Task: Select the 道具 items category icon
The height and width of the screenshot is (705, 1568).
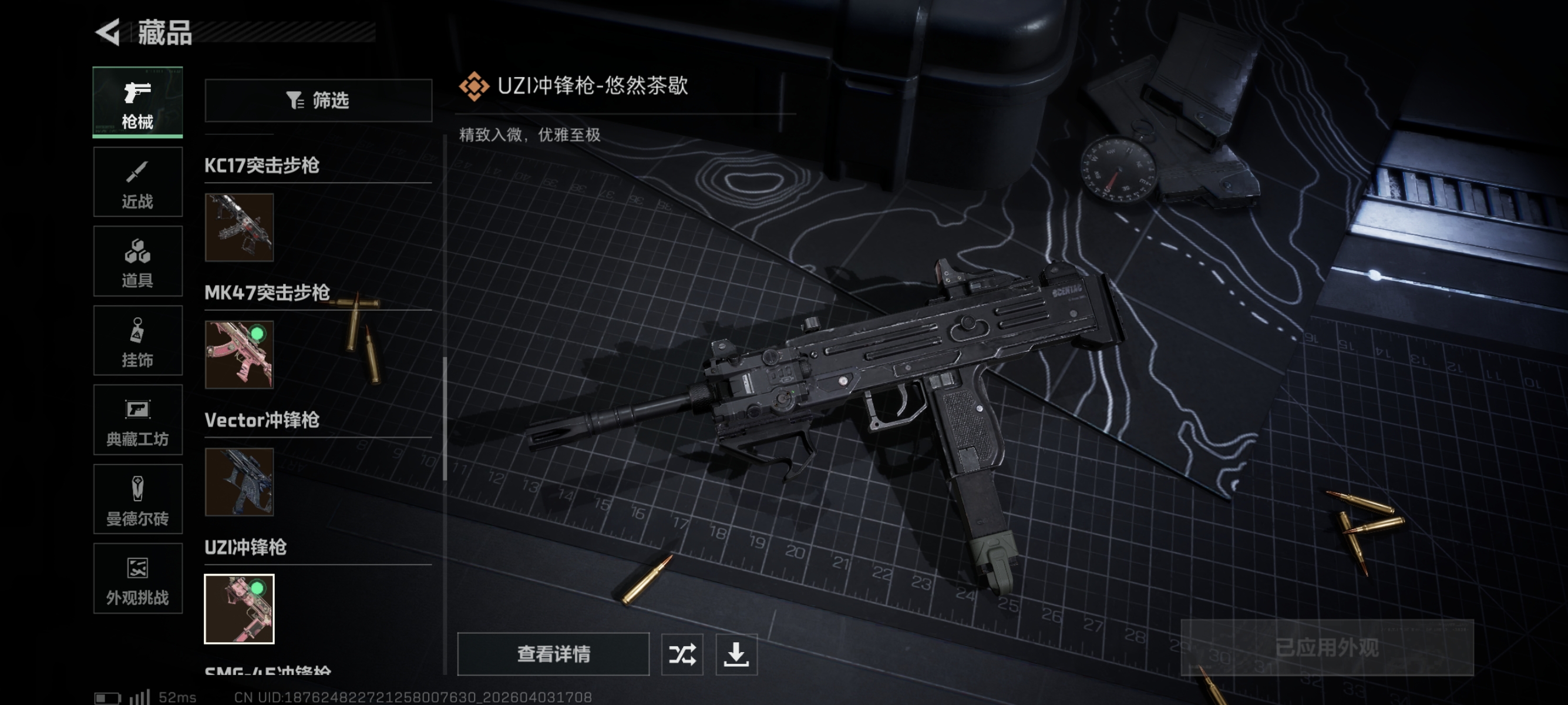Action: 137,261
